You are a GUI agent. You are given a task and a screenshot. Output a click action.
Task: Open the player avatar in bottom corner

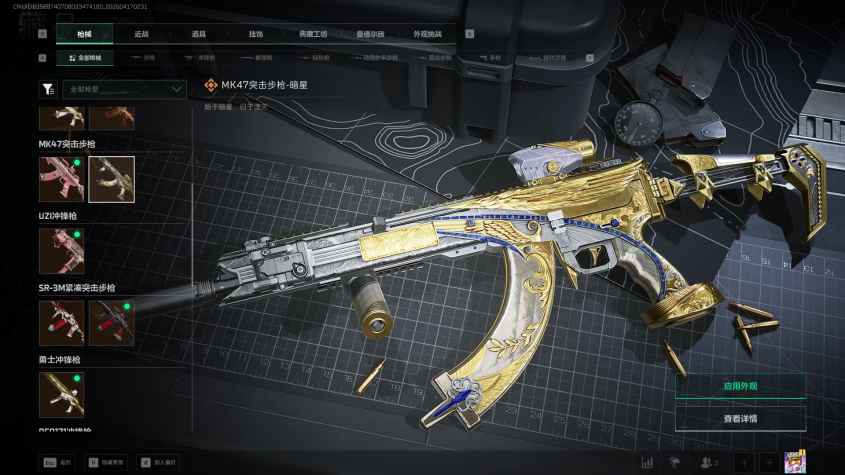click(795, 462)
